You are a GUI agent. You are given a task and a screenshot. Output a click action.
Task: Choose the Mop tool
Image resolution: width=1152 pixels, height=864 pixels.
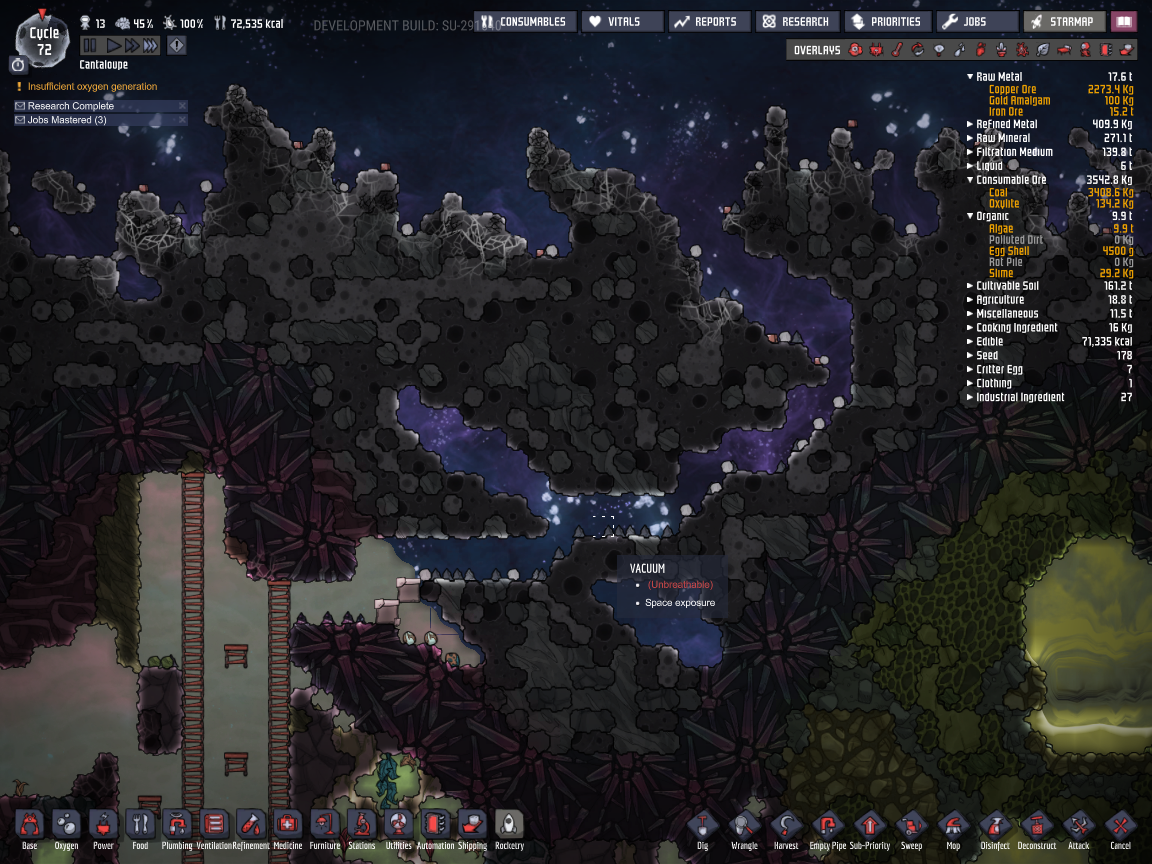pos(953,826)
